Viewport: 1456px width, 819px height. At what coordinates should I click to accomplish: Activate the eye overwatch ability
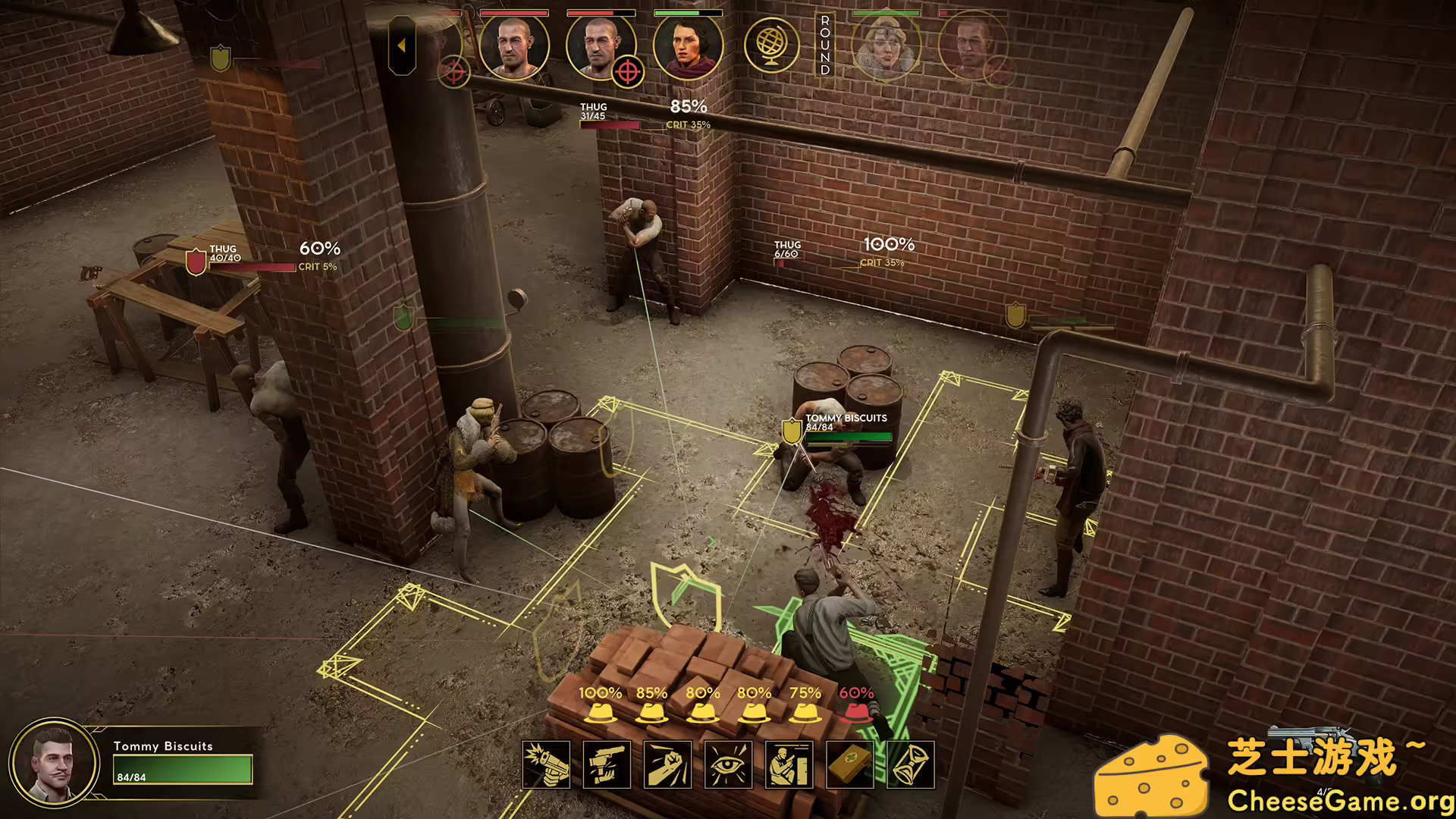click(728, 764)
